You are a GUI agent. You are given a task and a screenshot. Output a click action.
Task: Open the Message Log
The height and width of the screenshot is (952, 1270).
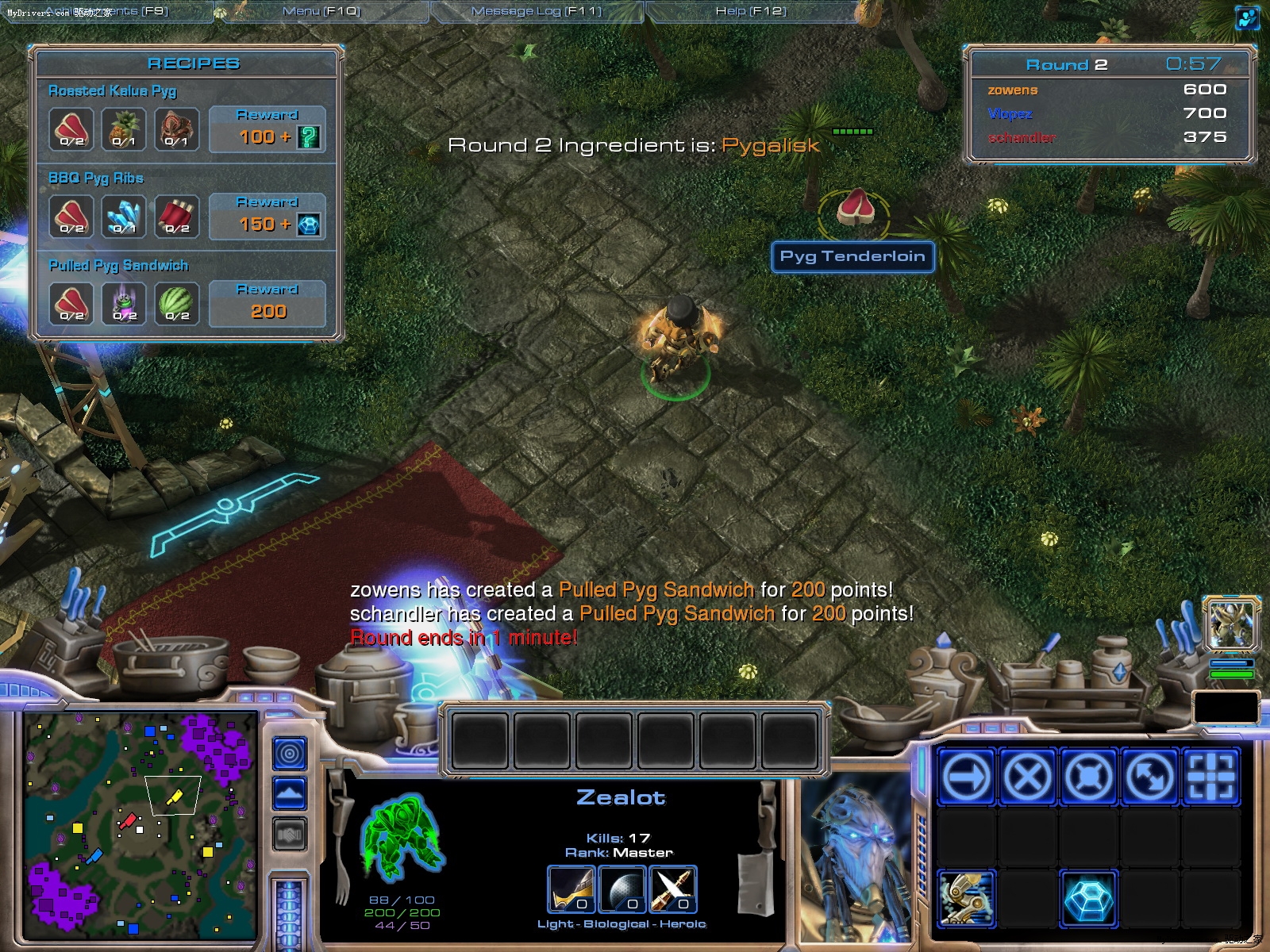tap(537, 11)
